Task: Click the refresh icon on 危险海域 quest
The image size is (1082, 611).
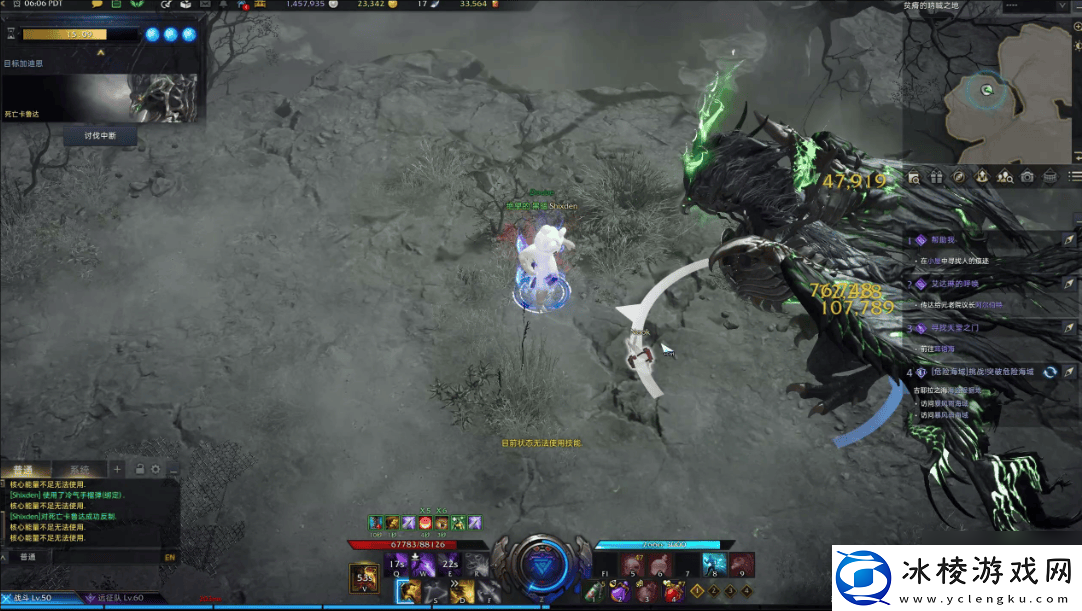Action: point(1050,372)
